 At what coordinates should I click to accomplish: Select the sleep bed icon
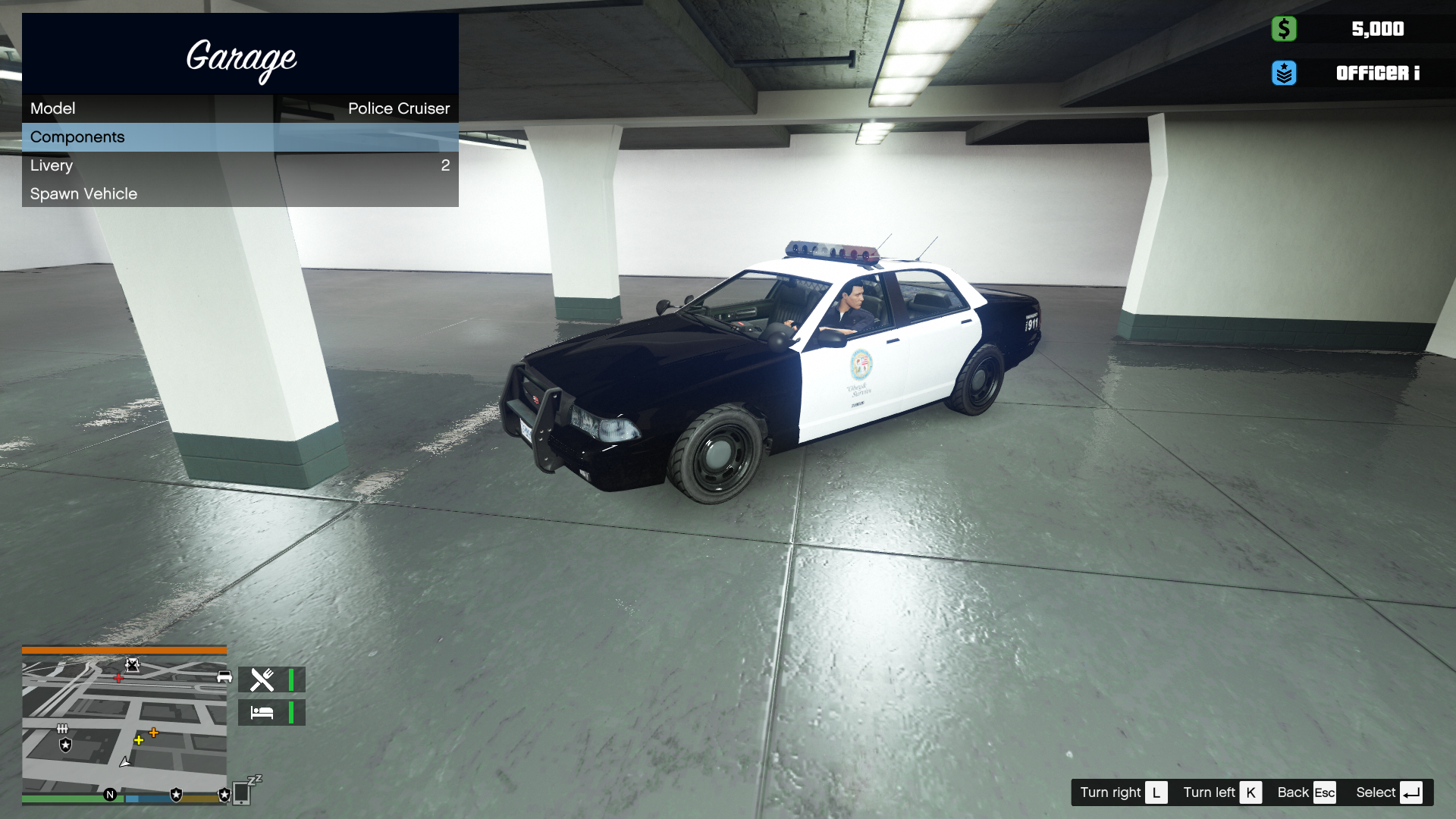click(262, 713)
